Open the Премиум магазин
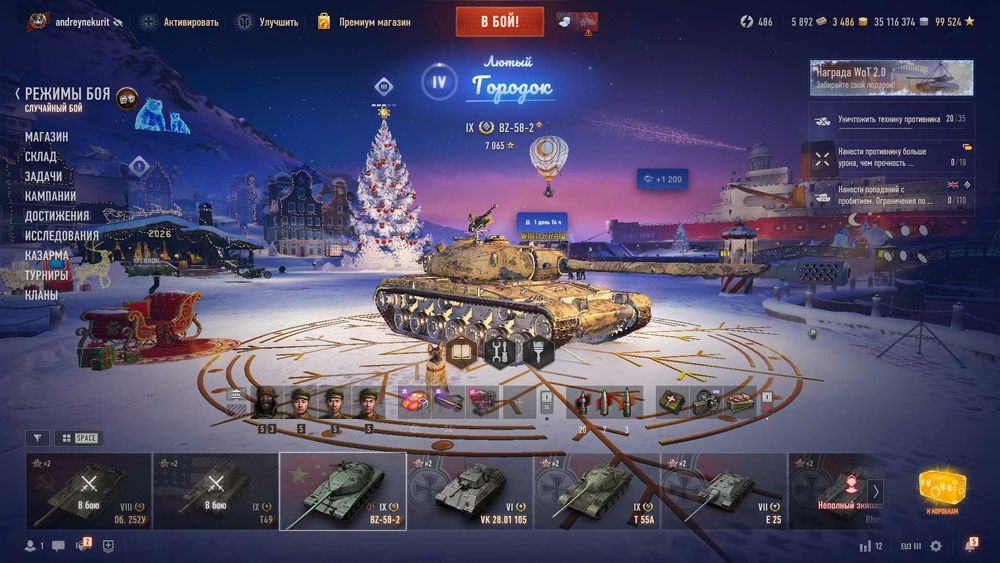The height and width of the screenshot is (563, 1000). pyautogui.click(x=367, y=21)
